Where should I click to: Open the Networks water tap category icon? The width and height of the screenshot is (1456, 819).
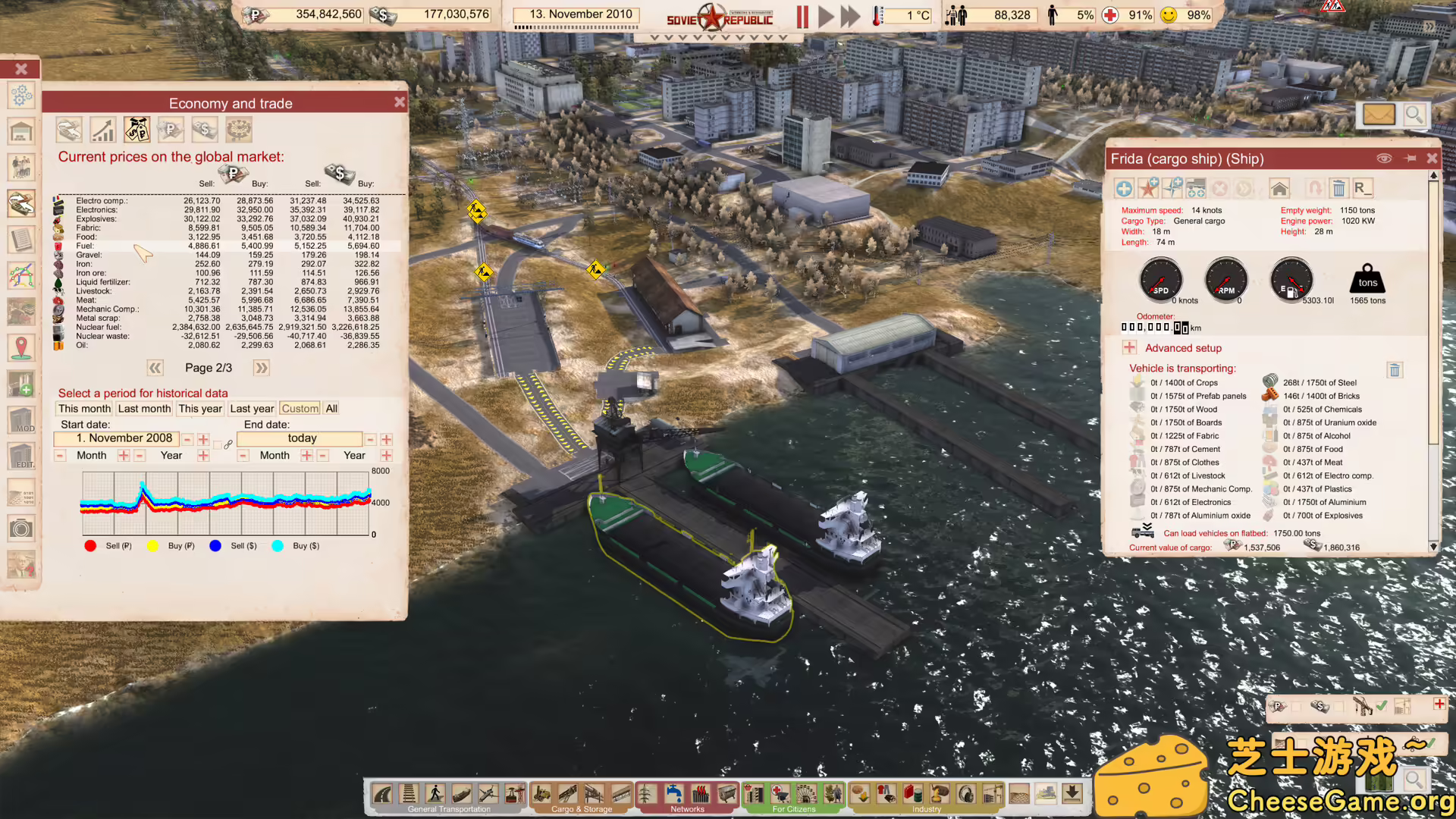tap(675, 793)
